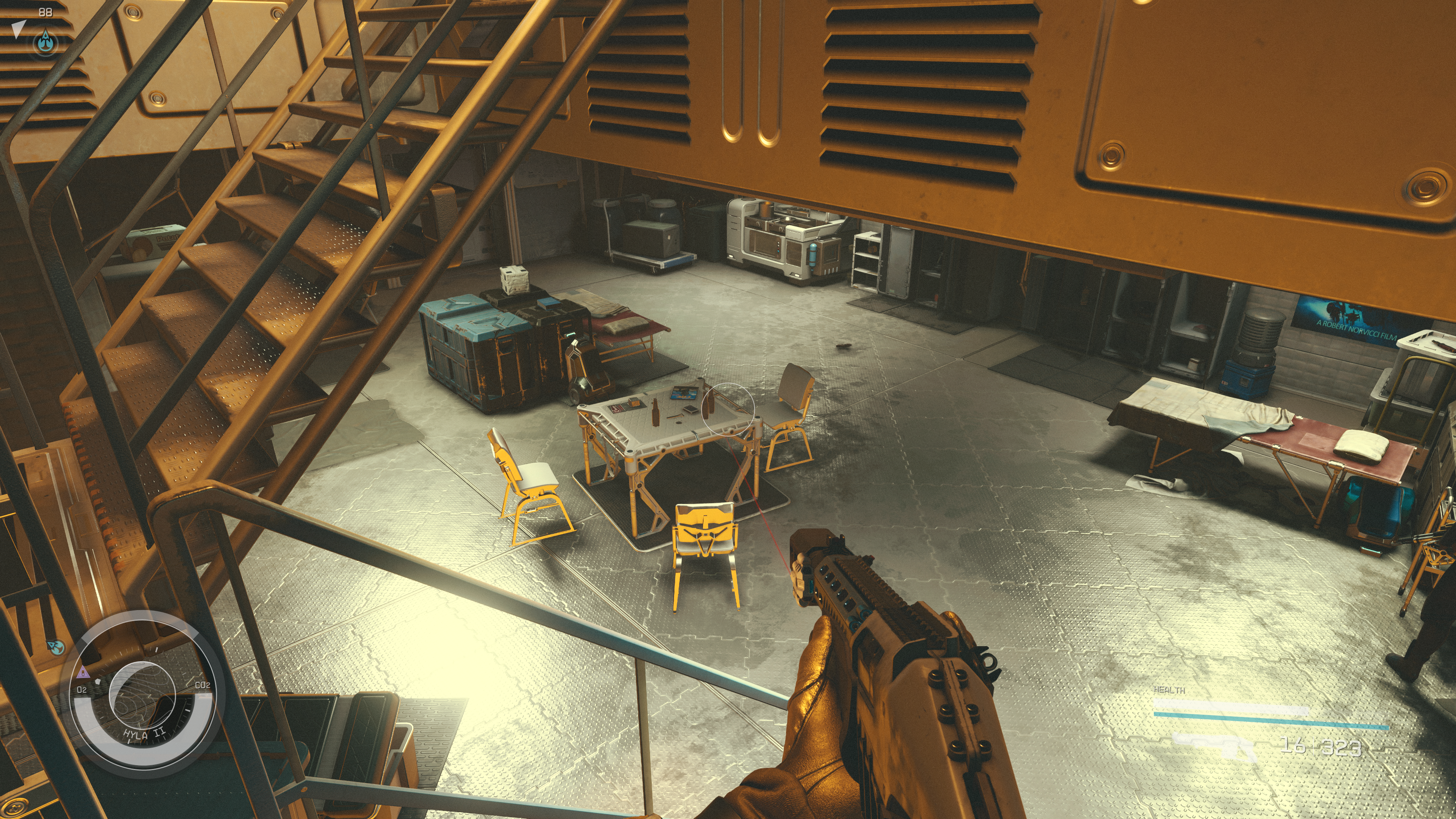The height and width of the screenshot is (819, 1456).
Task: Select the purple triangle marker on the compass
Action: click(x=83, y=672)
